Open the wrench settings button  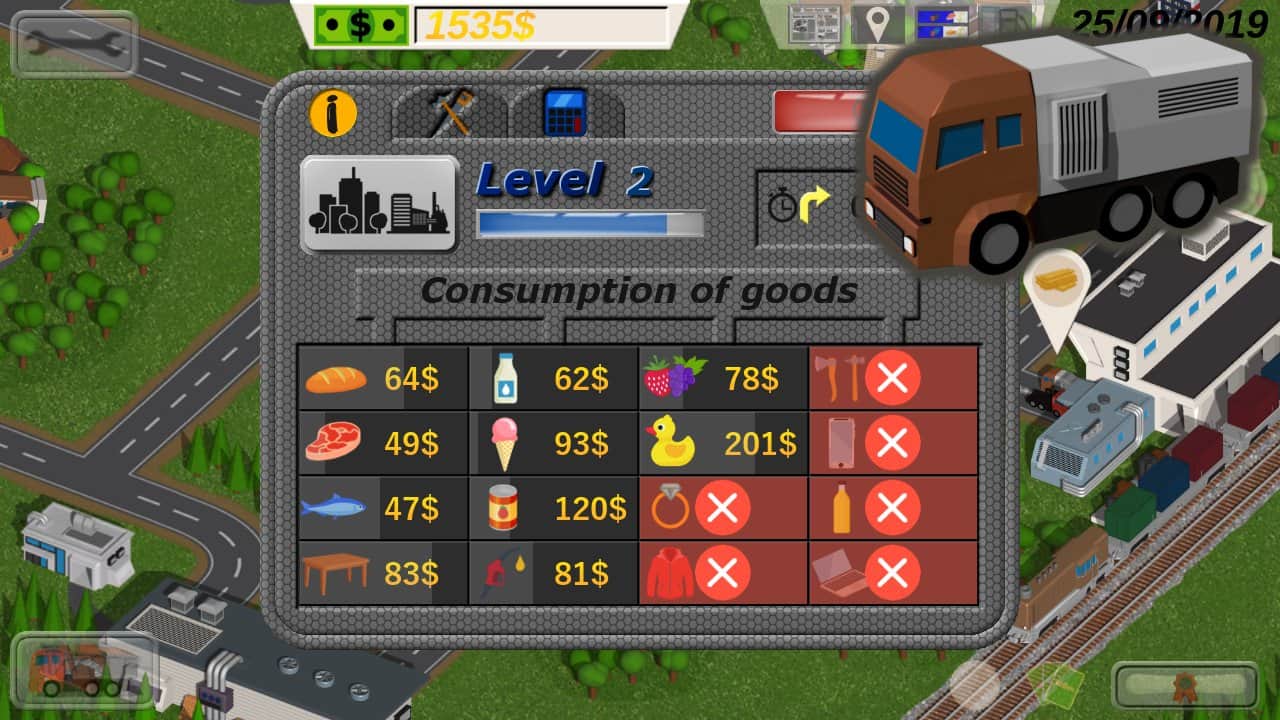tap(74, 44)
